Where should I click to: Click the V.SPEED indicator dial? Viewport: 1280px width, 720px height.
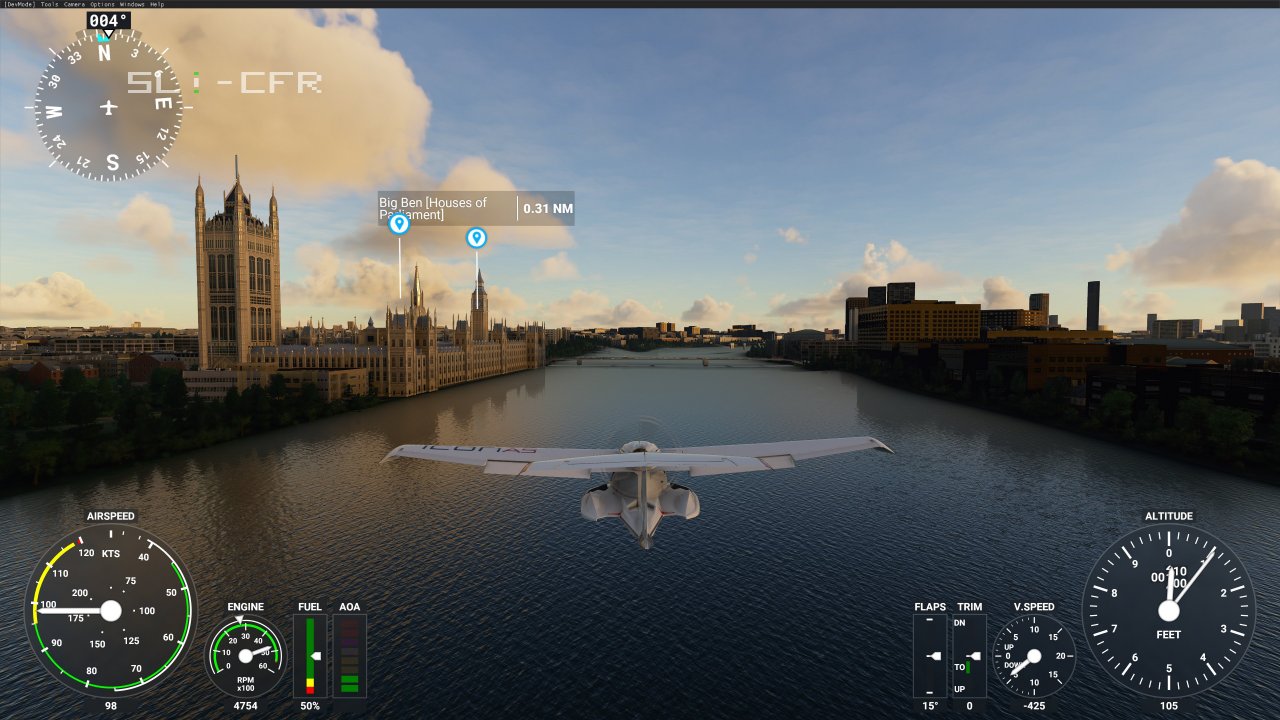coord(1035,657)
